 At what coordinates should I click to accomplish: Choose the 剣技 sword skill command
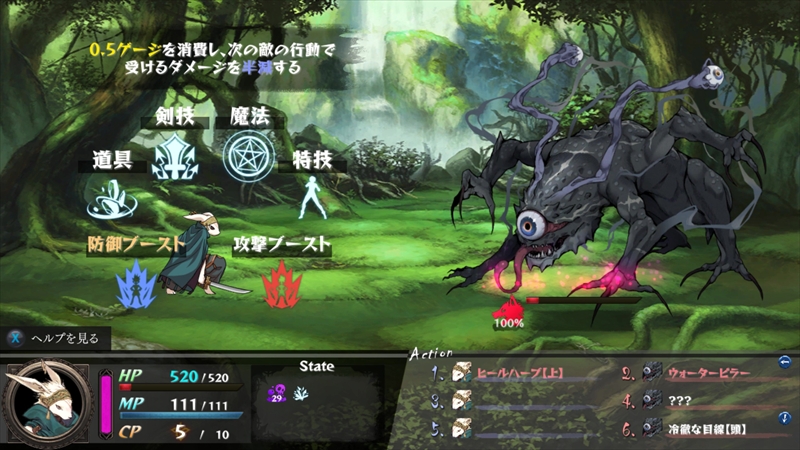172,156
